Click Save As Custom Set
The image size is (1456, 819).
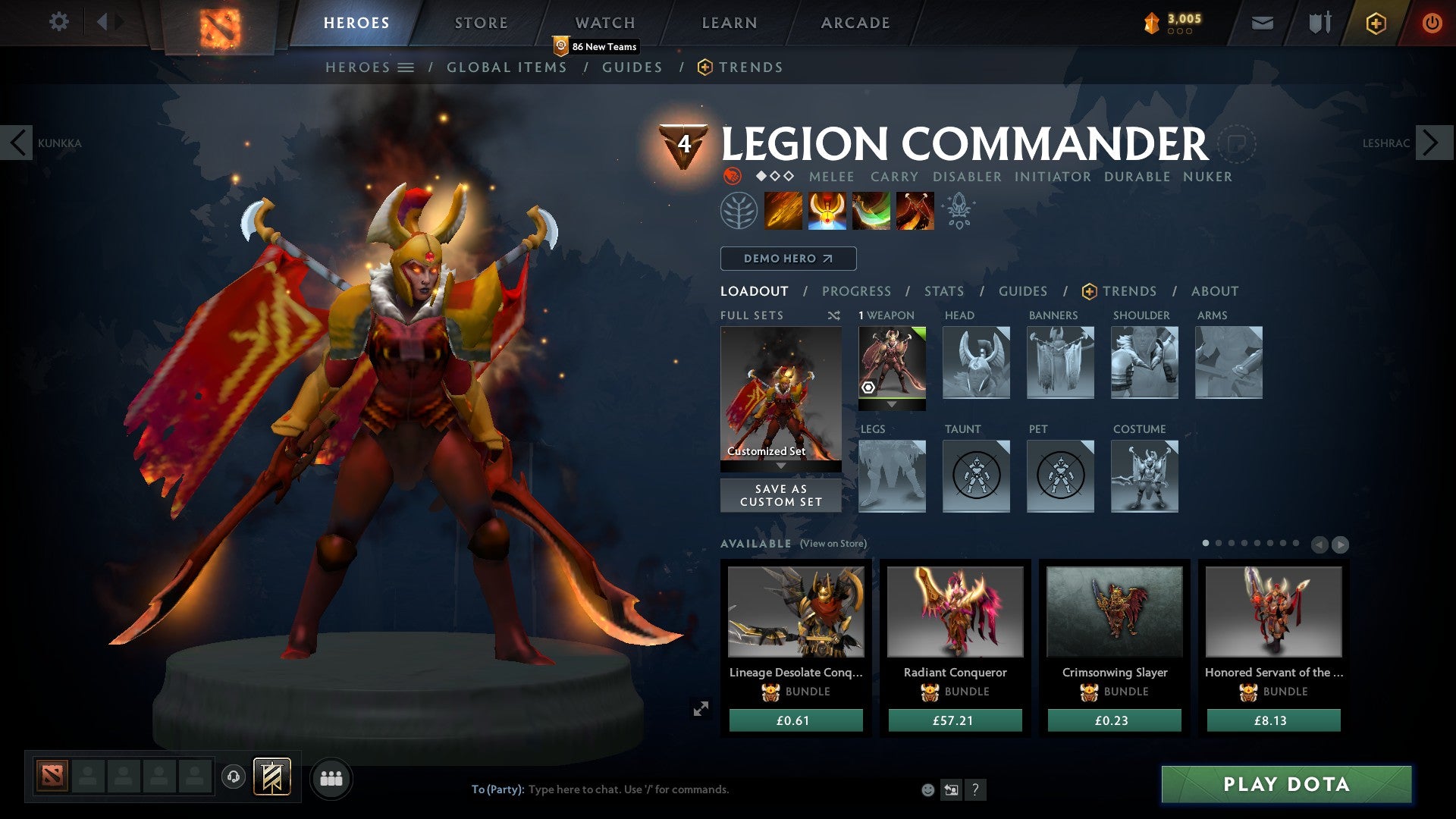point(780,495)
